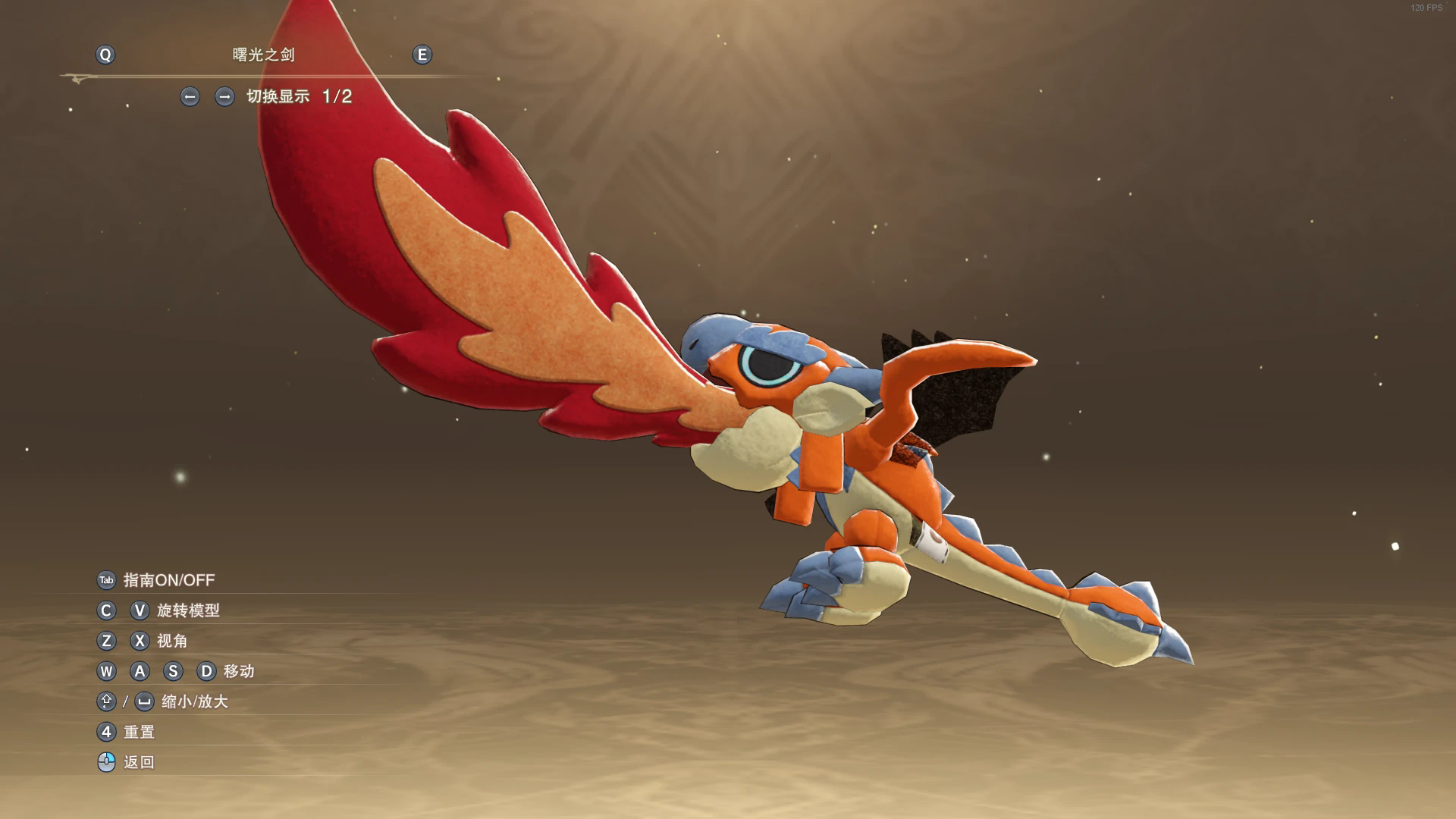Go back using the 返回 option
The width and height of the screenshot is (1456, 819).
(139, 762)
